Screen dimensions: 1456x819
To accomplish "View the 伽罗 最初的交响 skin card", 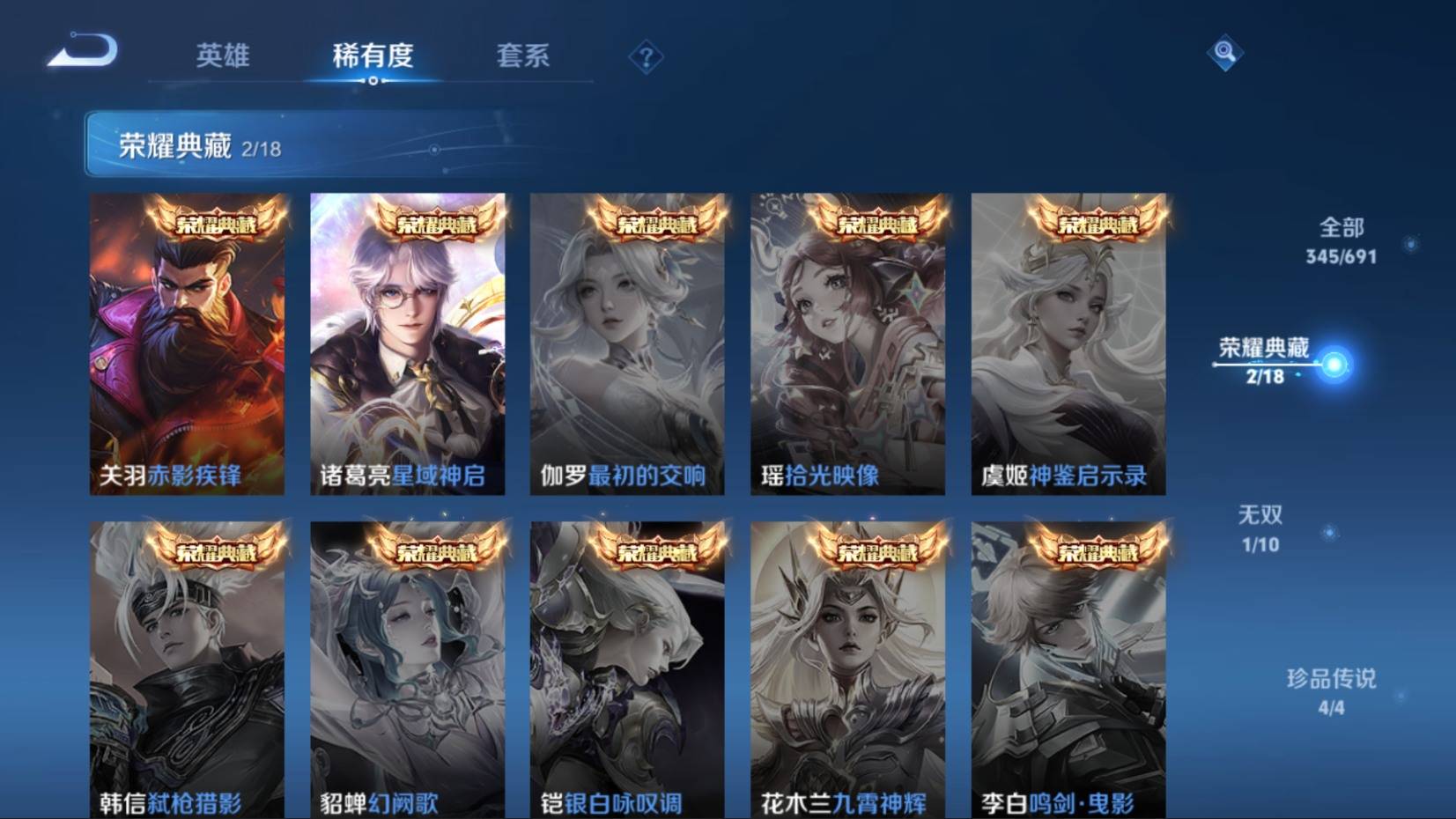I will (627, 343).
